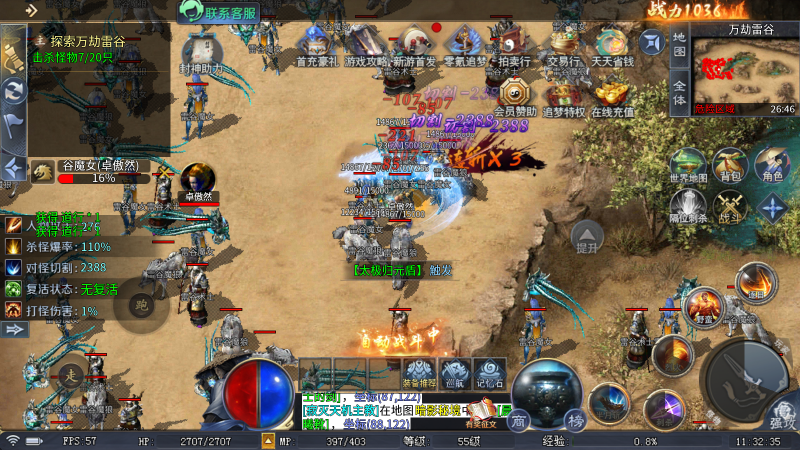Open the 拍卖行 auction house icon

(513, 45)
